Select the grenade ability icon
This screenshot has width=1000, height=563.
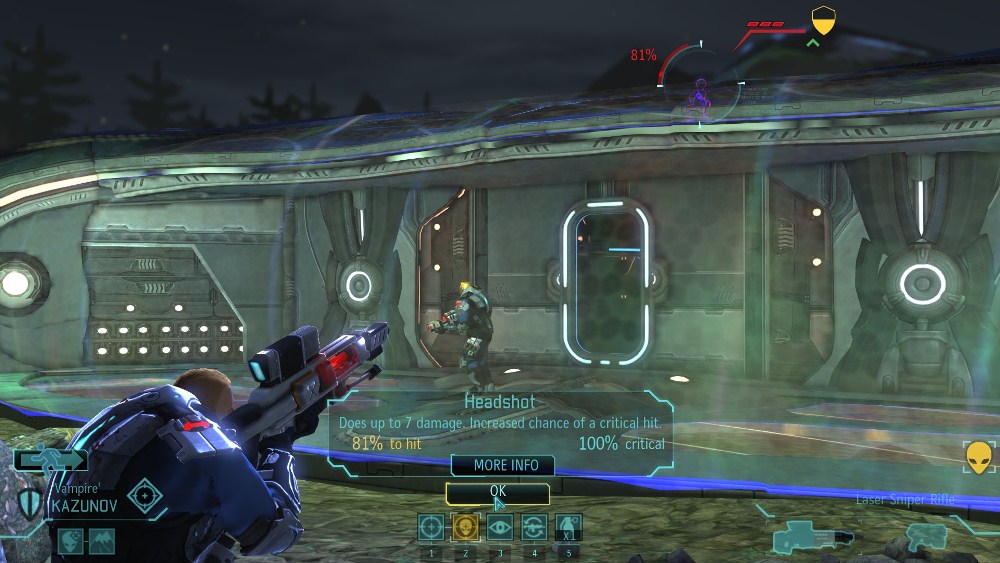tap(568, 527)
